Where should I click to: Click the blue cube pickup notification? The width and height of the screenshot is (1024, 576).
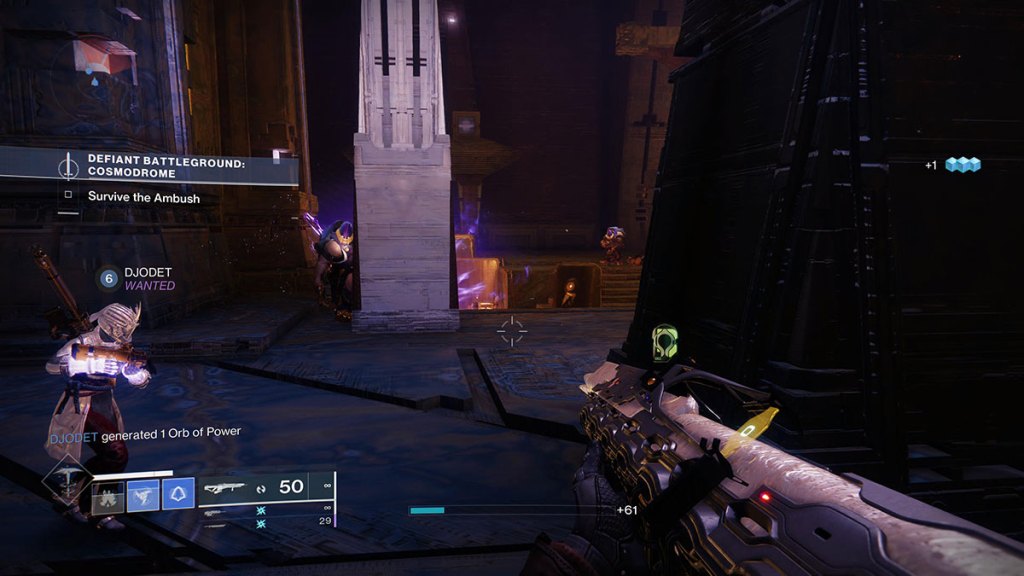(963, 165)
